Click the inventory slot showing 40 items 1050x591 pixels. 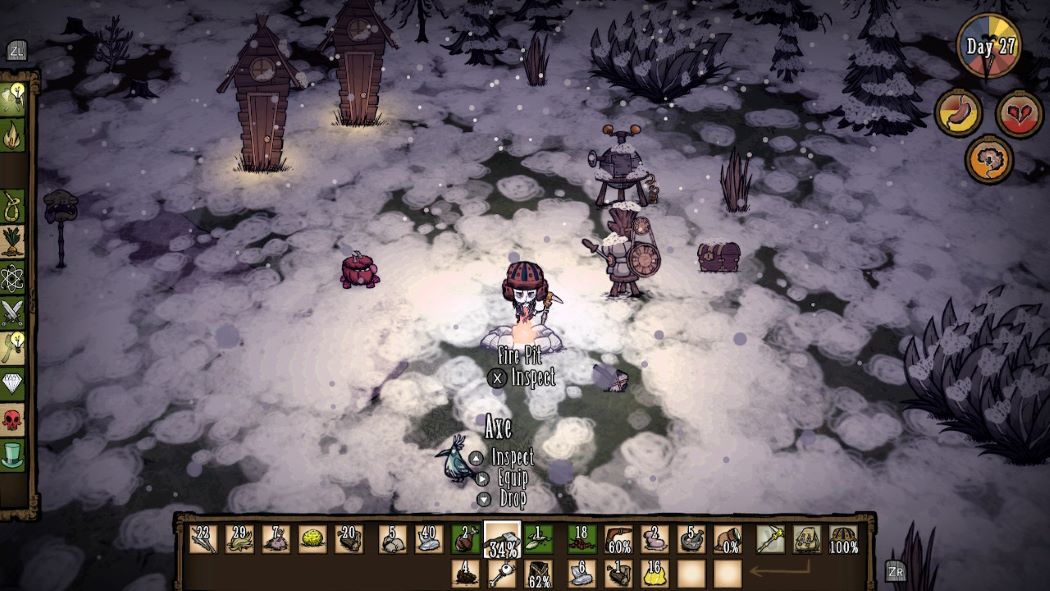click(429, 539)
